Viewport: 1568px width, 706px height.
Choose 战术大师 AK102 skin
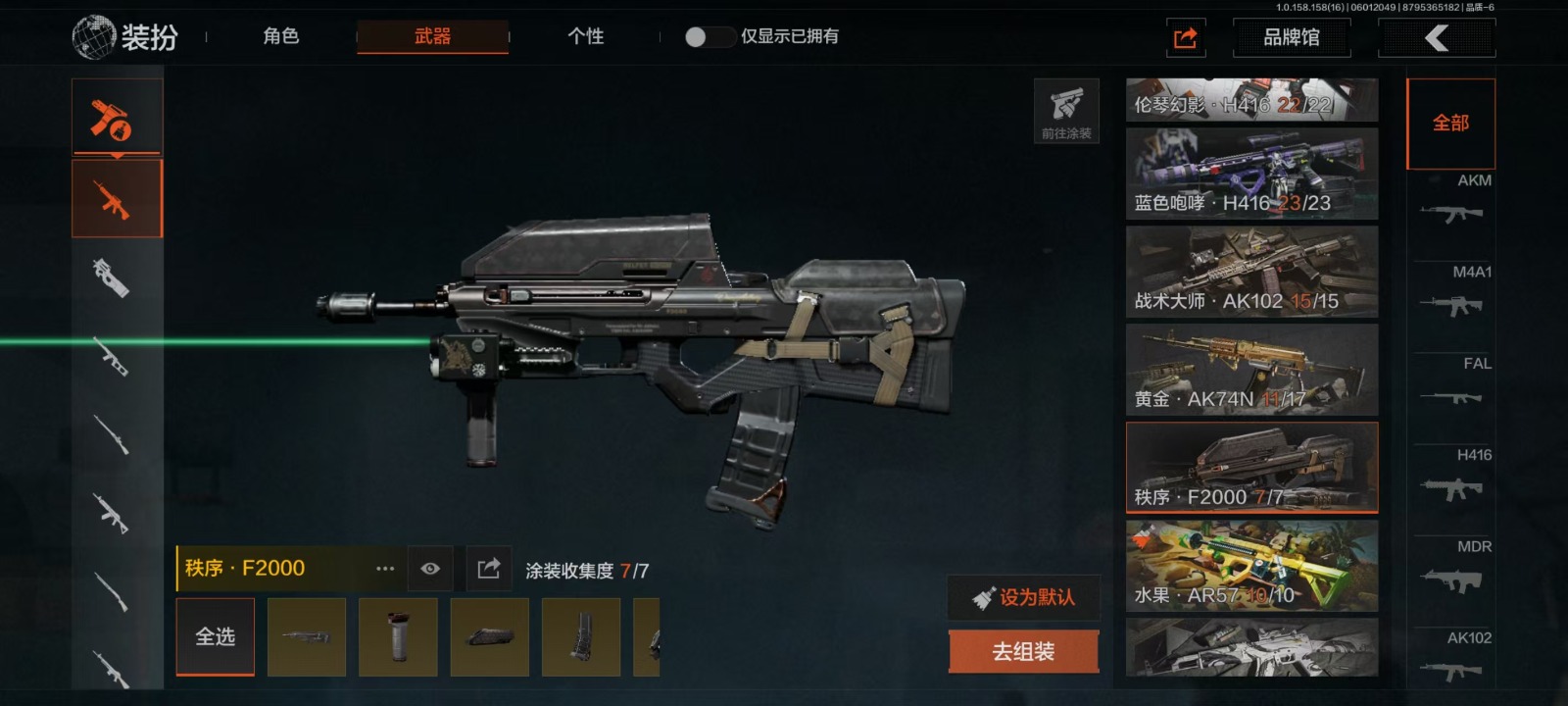click(1251, 272)
